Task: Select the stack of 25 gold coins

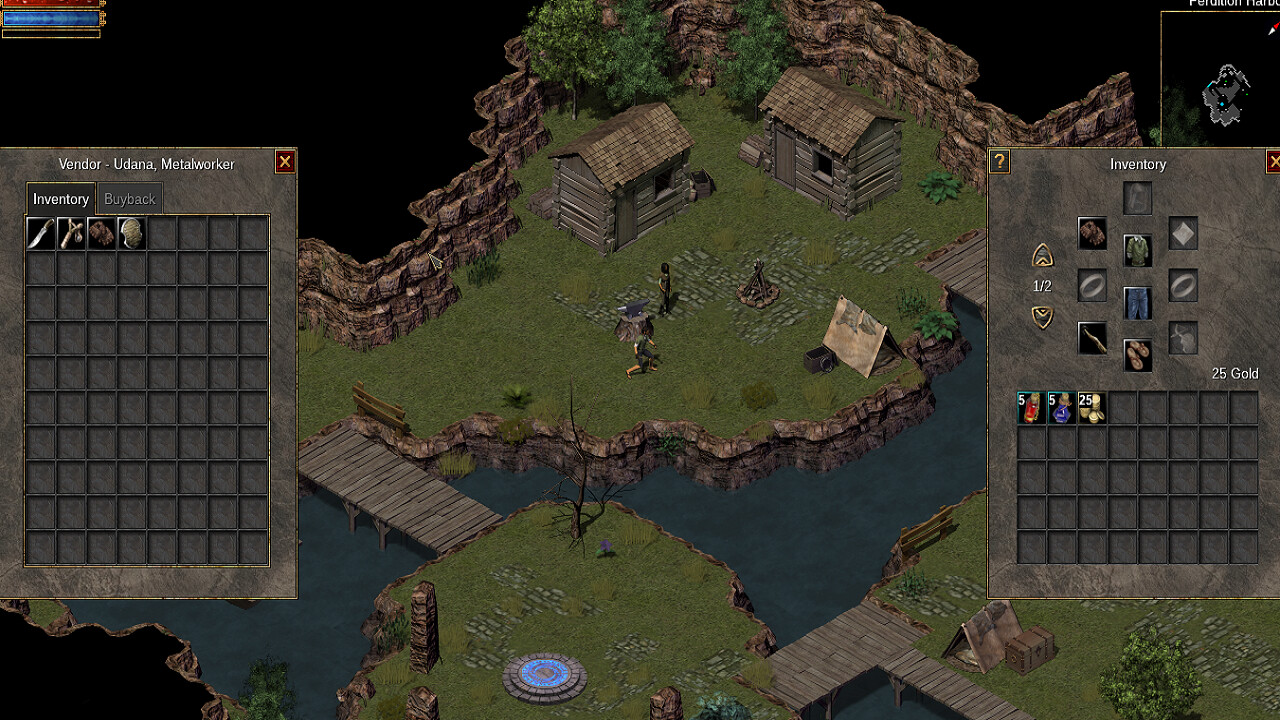Action: (1093, 407)
